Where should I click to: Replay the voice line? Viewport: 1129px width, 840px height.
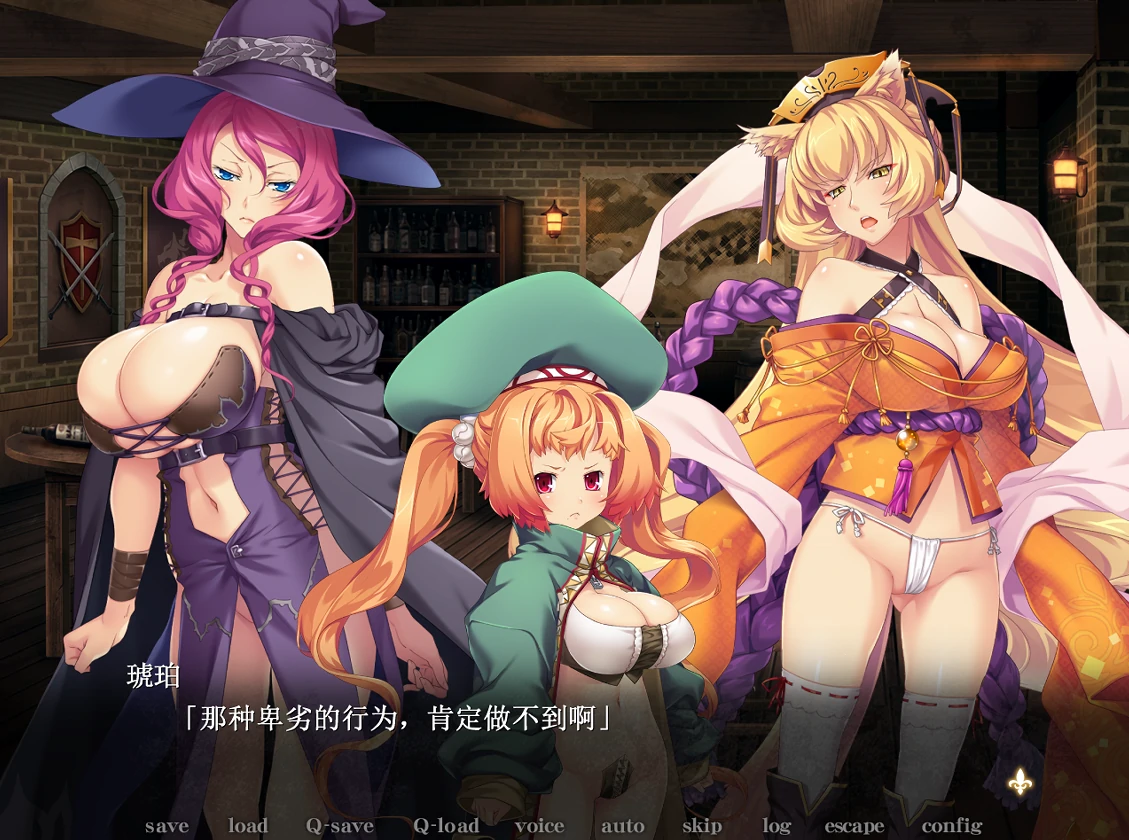(540, 826)
